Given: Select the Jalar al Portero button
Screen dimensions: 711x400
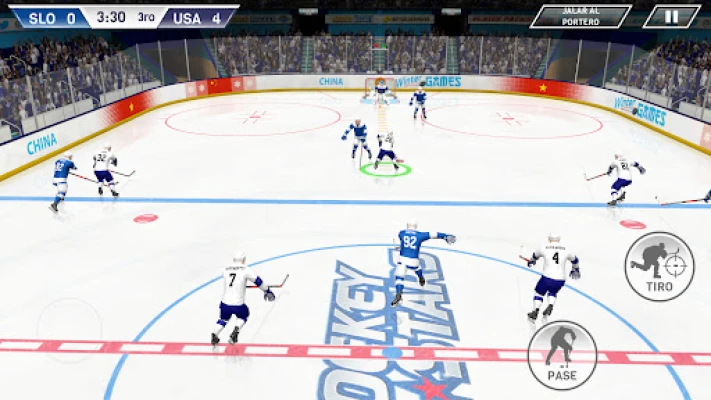Looking at the screenshot, I should 581,16.
